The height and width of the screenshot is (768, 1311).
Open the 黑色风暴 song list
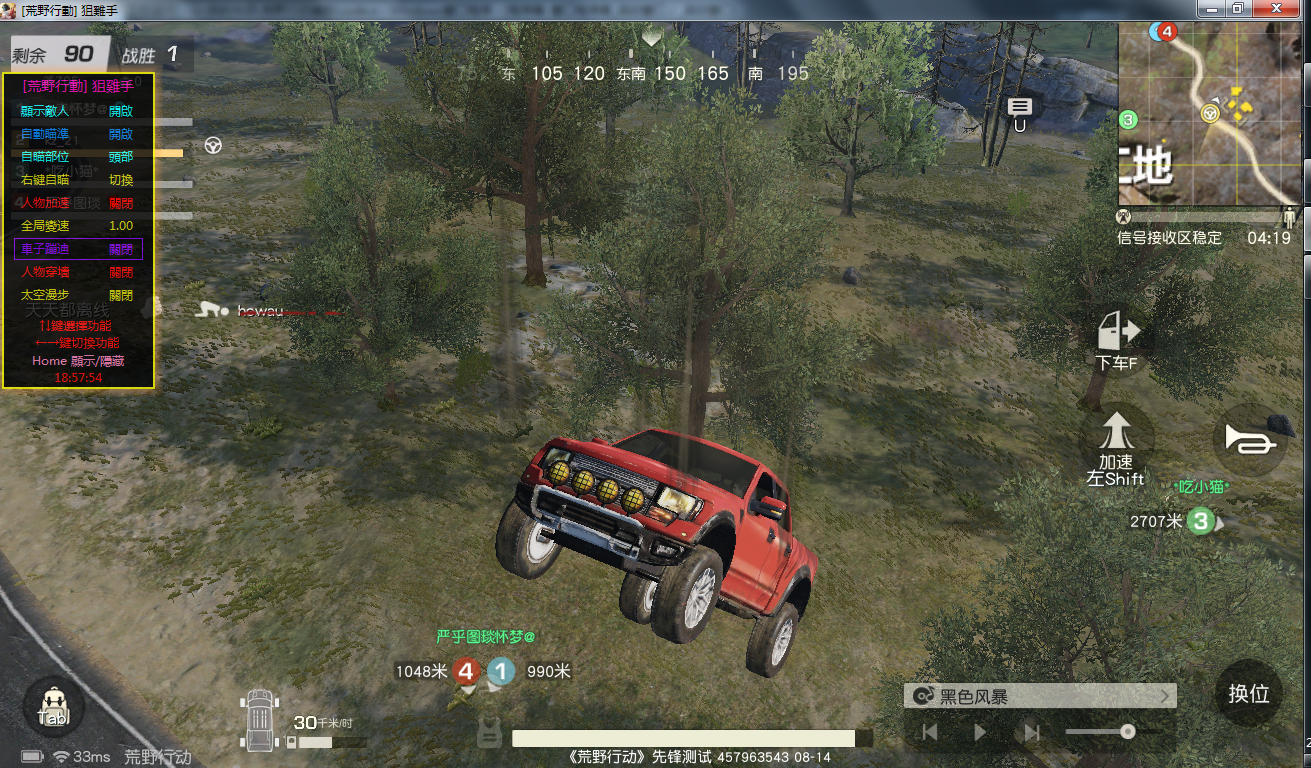click(1039, 696)
